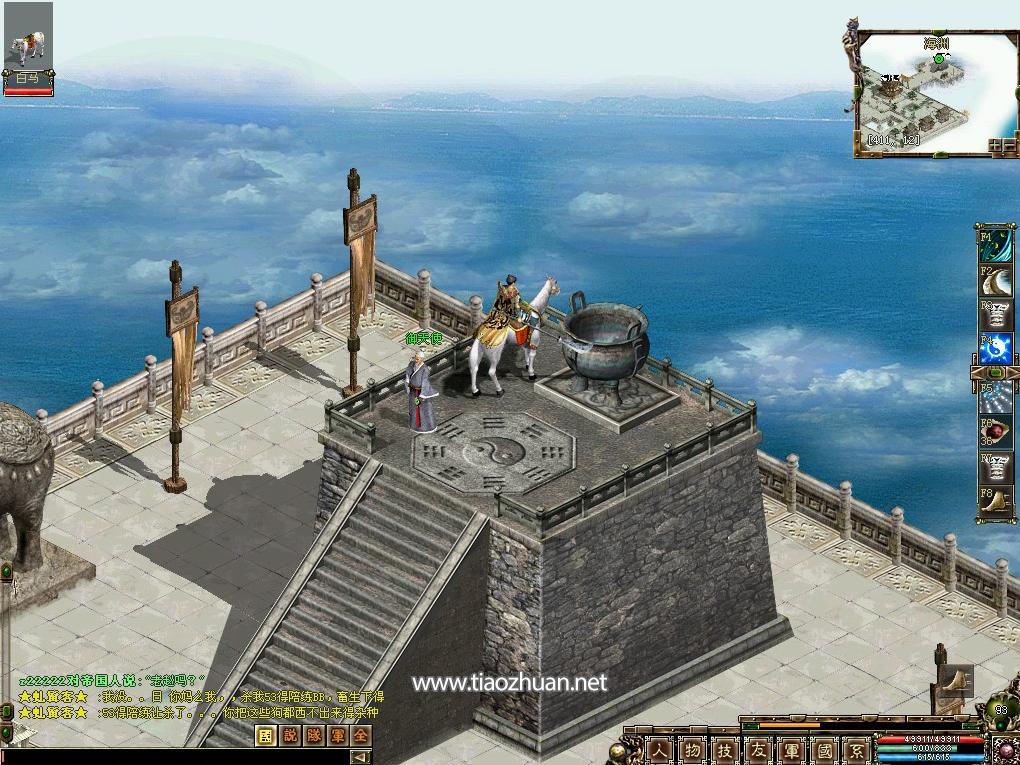This screenshot has width=1020, height=765.
Task: Open the 軍 army menu button
Action: tap(791, 749)
